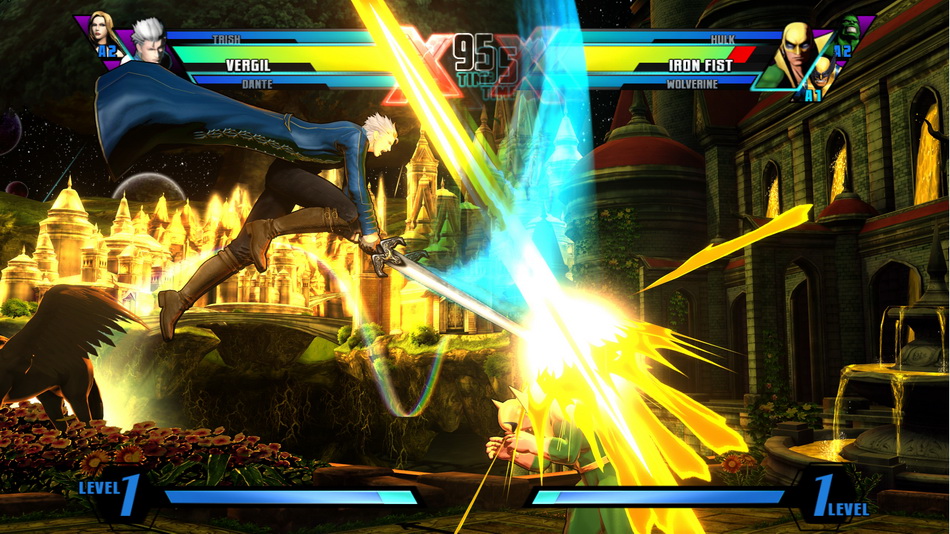950x534 pixels.
Task: Select Wolverine's assist portrait
Action: click(x=820, y=74)
